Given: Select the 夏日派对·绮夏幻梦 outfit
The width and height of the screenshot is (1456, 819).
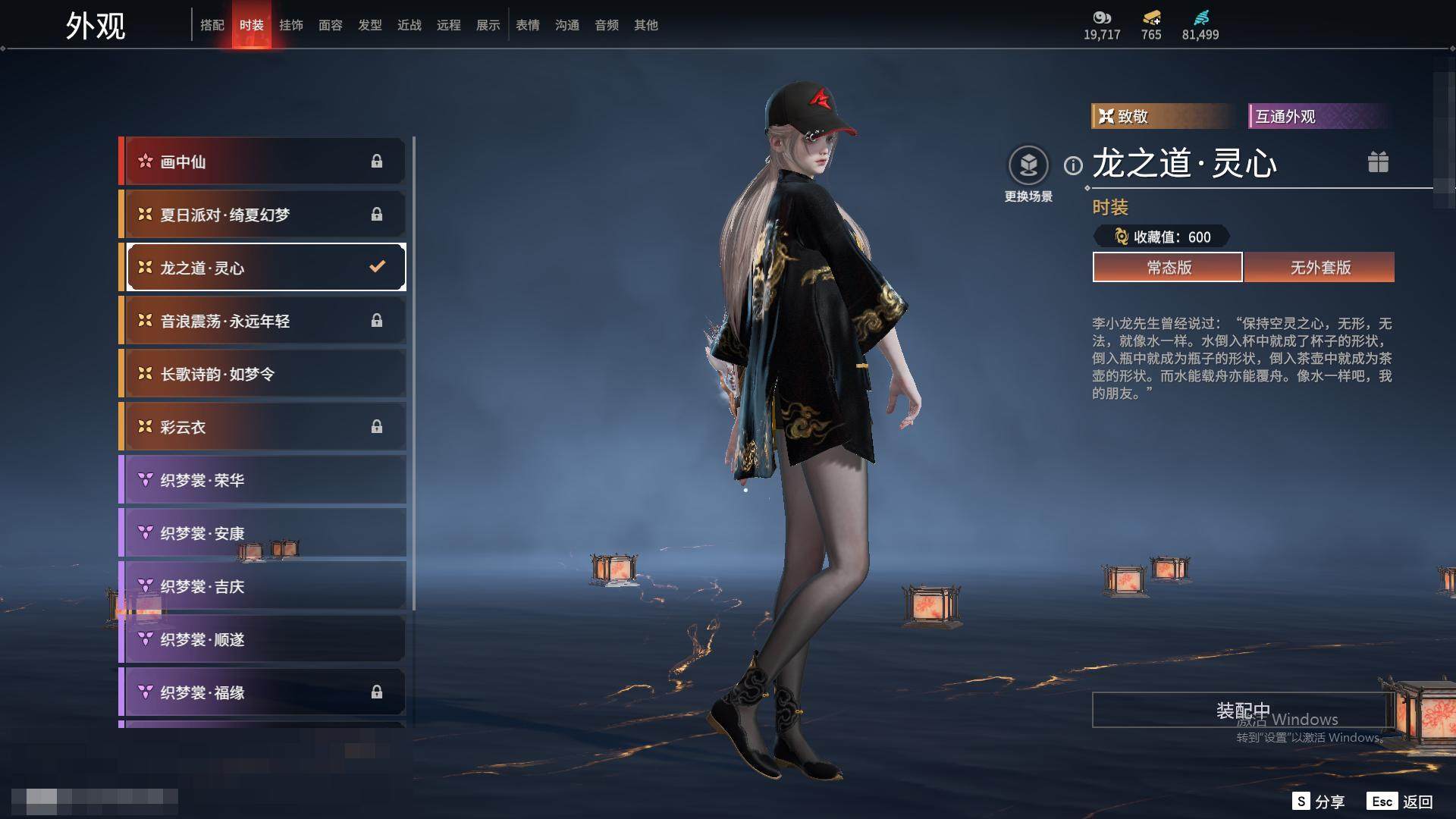Looking at the screenshot, I should coord(263,215).
